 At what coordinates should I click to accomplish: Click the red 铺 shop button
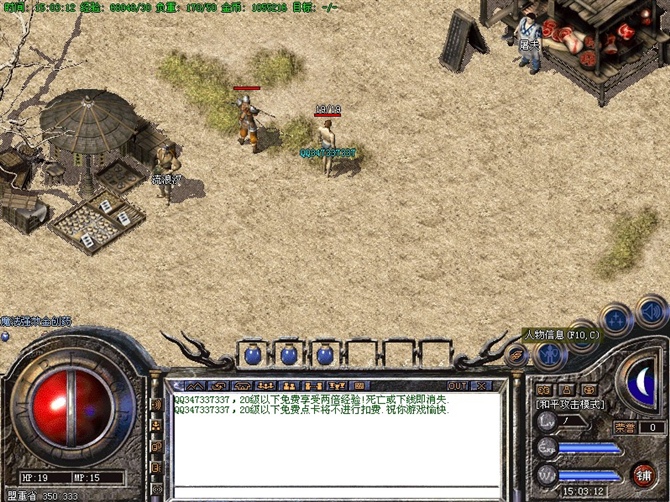pos(644,473)
